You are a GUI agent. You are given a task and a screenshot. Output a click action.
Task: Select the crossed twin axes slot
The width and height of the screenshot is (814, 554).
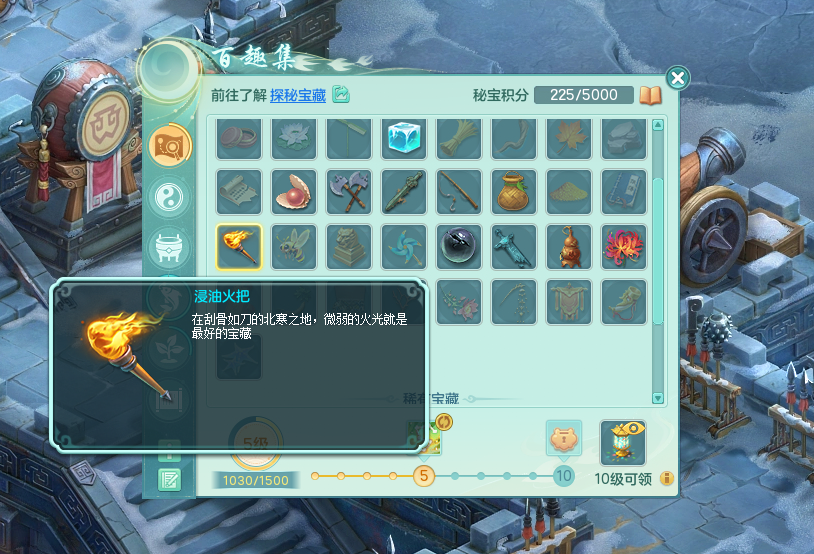[x=349, y=191]
